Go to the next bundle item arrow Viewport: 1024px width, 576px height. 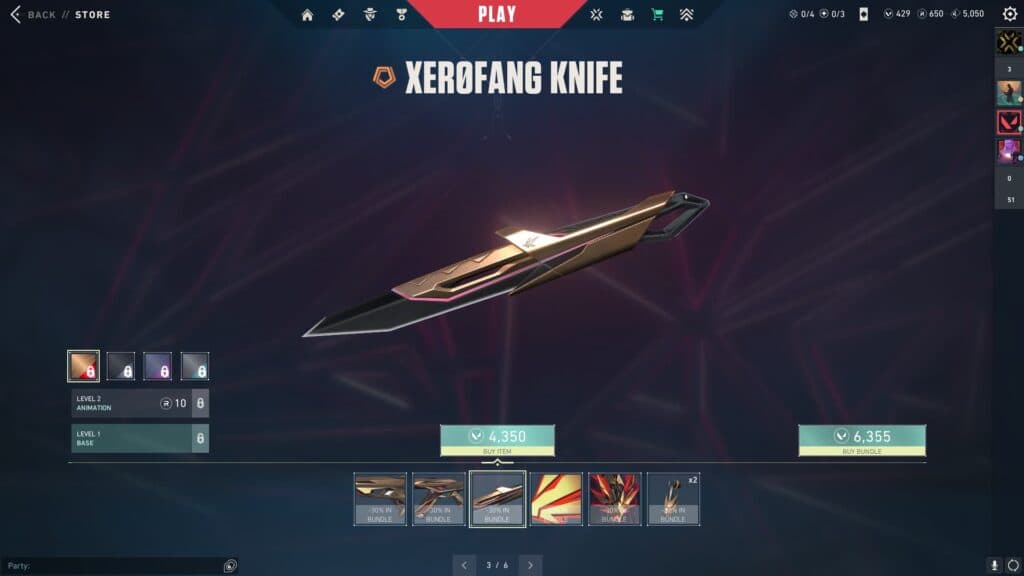click(531, 565)
